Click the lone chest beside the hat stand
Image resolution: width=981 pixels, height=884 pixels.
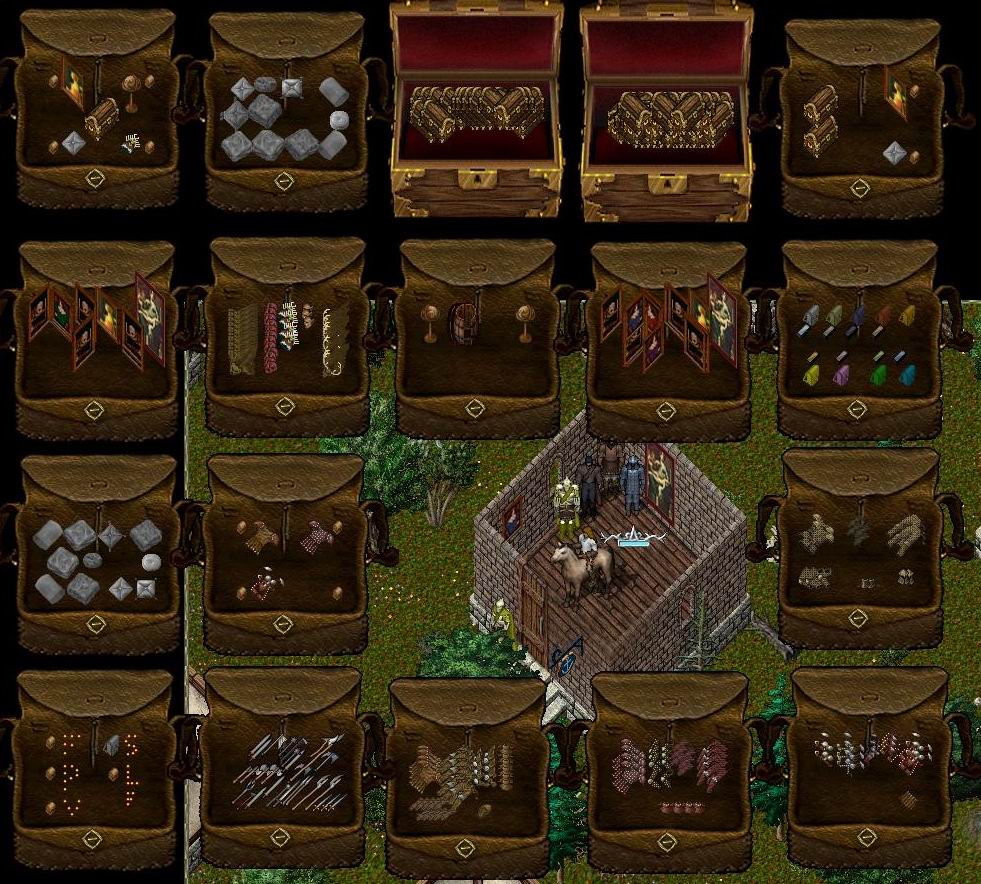[x=101, y=119]
